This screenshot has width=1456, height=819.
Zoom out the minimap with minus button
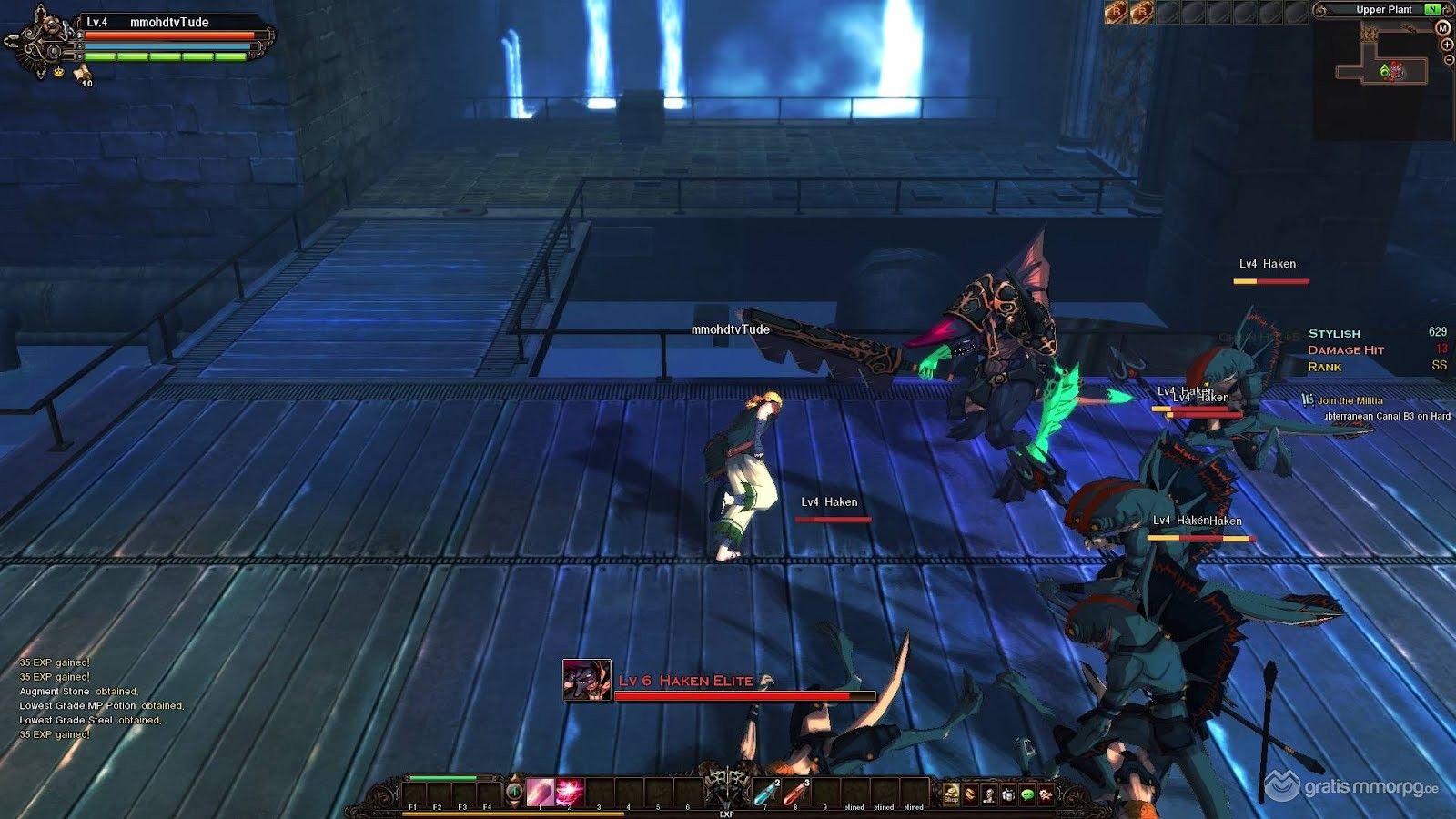[1449, 60]
